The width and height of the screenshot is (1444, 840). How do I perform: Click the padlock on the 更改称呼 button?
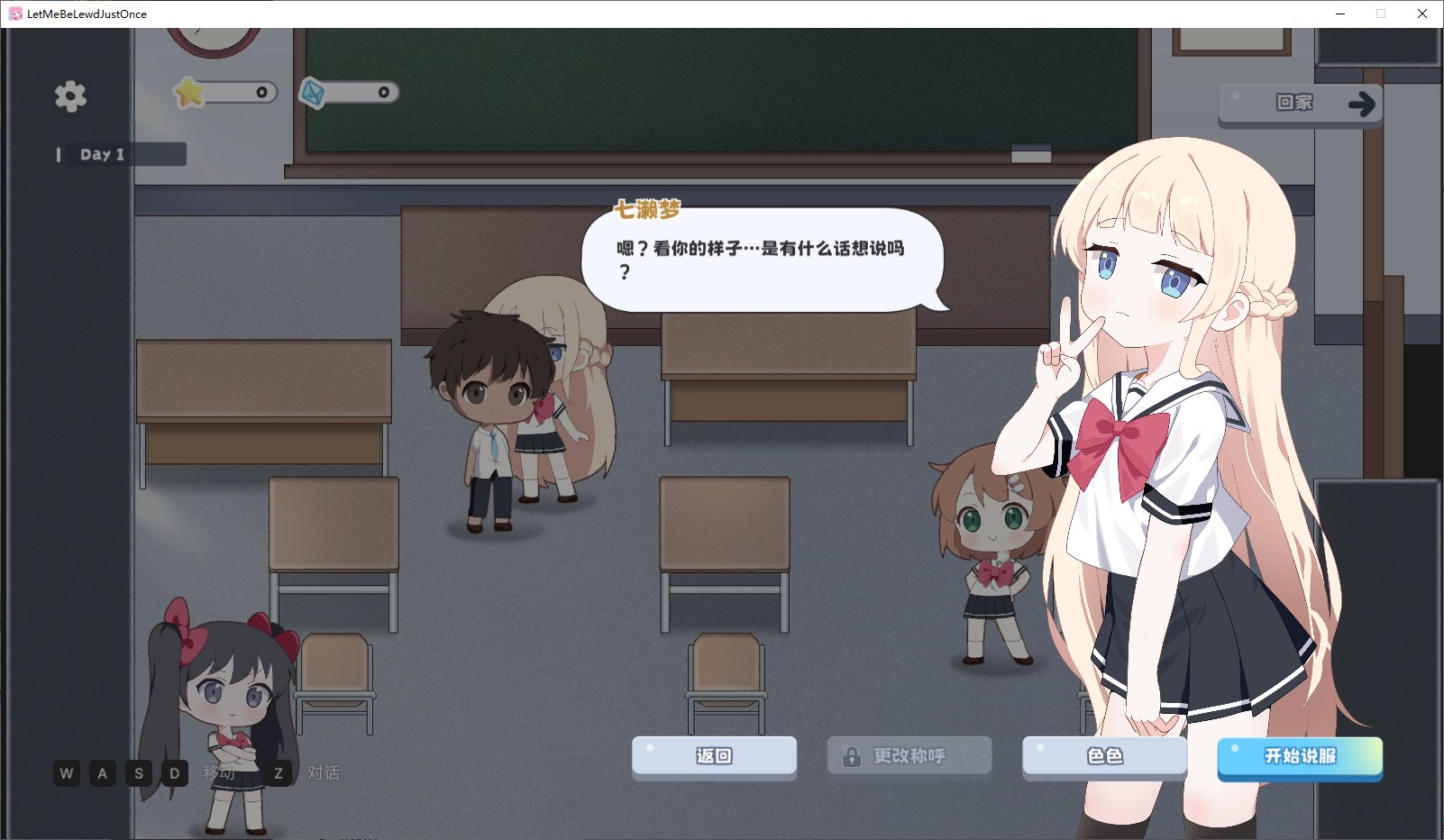tap(851, 755)
